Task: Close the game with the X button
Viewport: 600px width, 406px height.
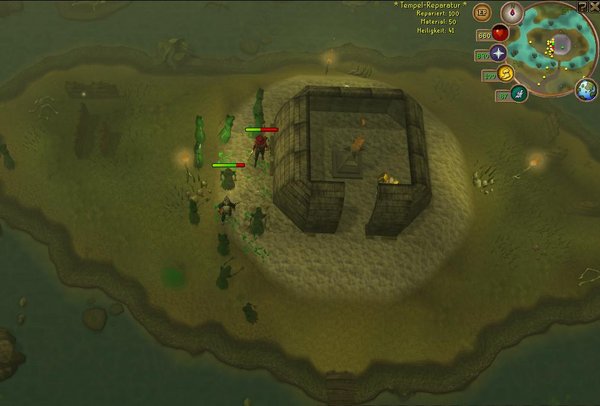Action: [x=594, y=6]
